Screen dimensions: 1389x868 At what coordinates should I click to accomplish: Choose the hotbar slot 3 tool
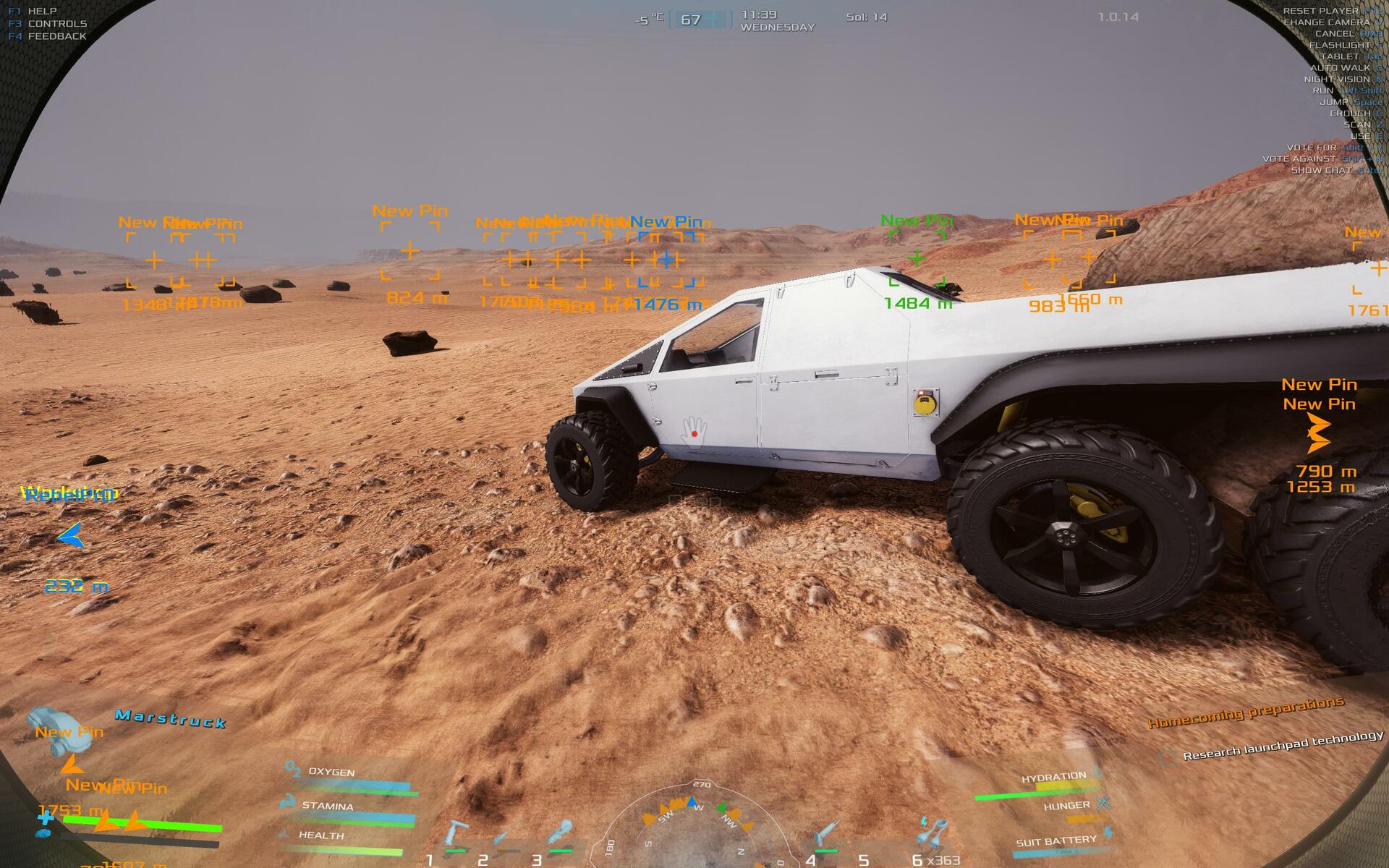(x=559, y=834)
